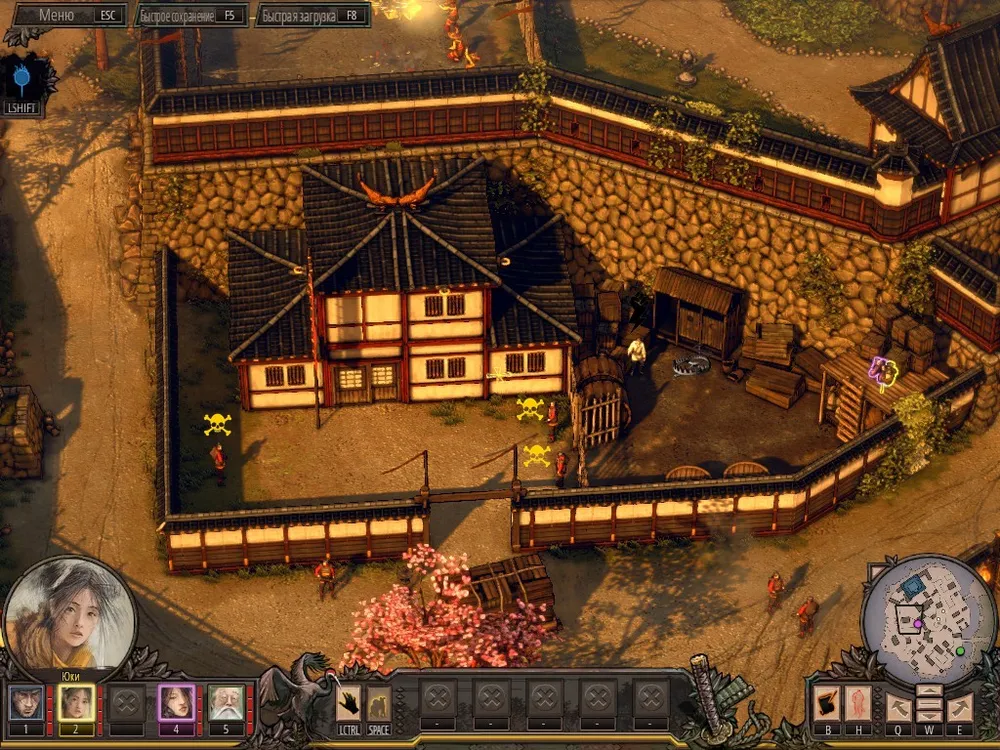Click Yuki's large character portrait
This screenshot has width=1000, height=750.
[x=70, y=614]
